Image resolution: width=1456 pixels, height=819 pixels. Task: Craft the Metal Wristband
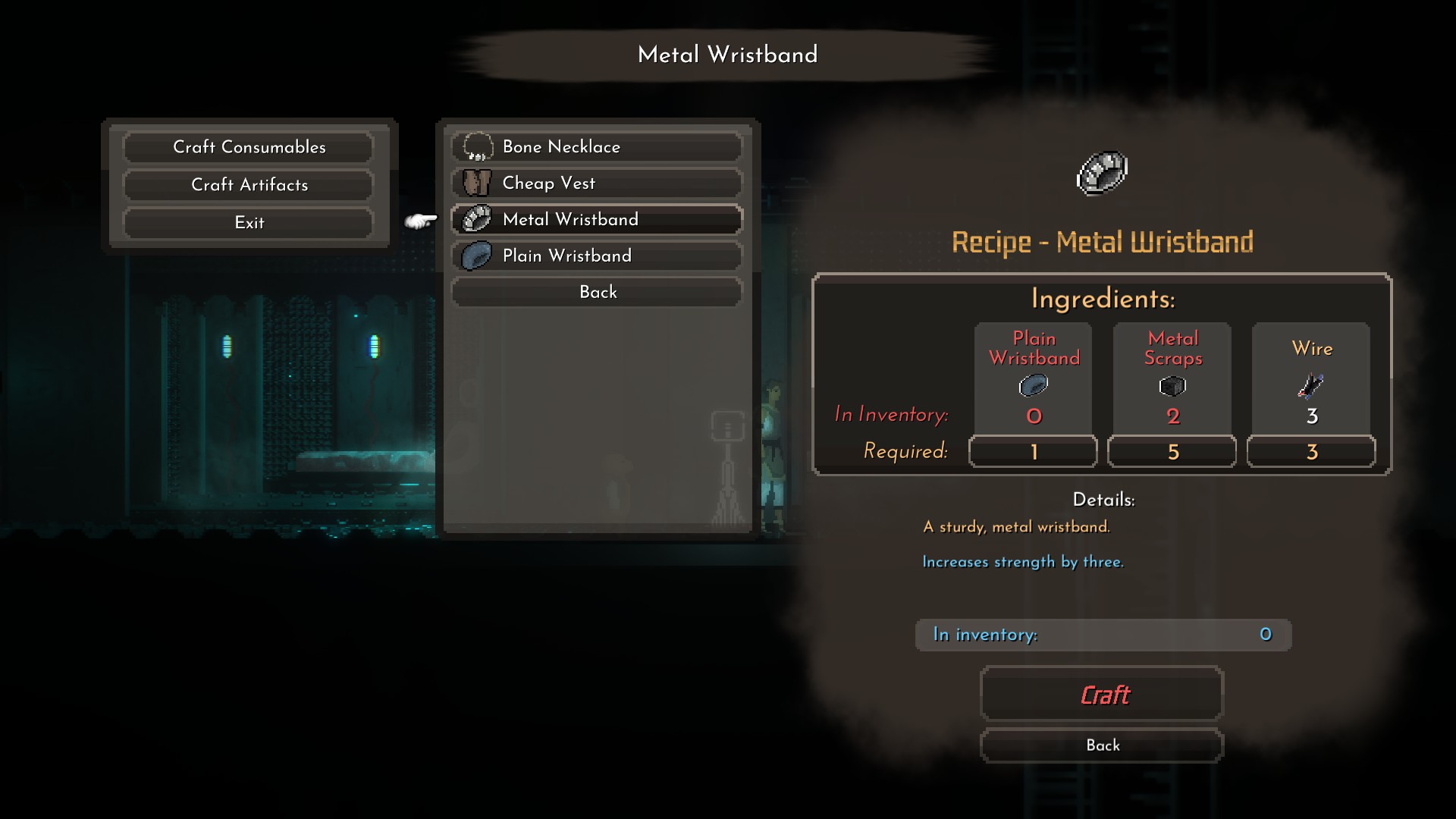pos(1102,695)
